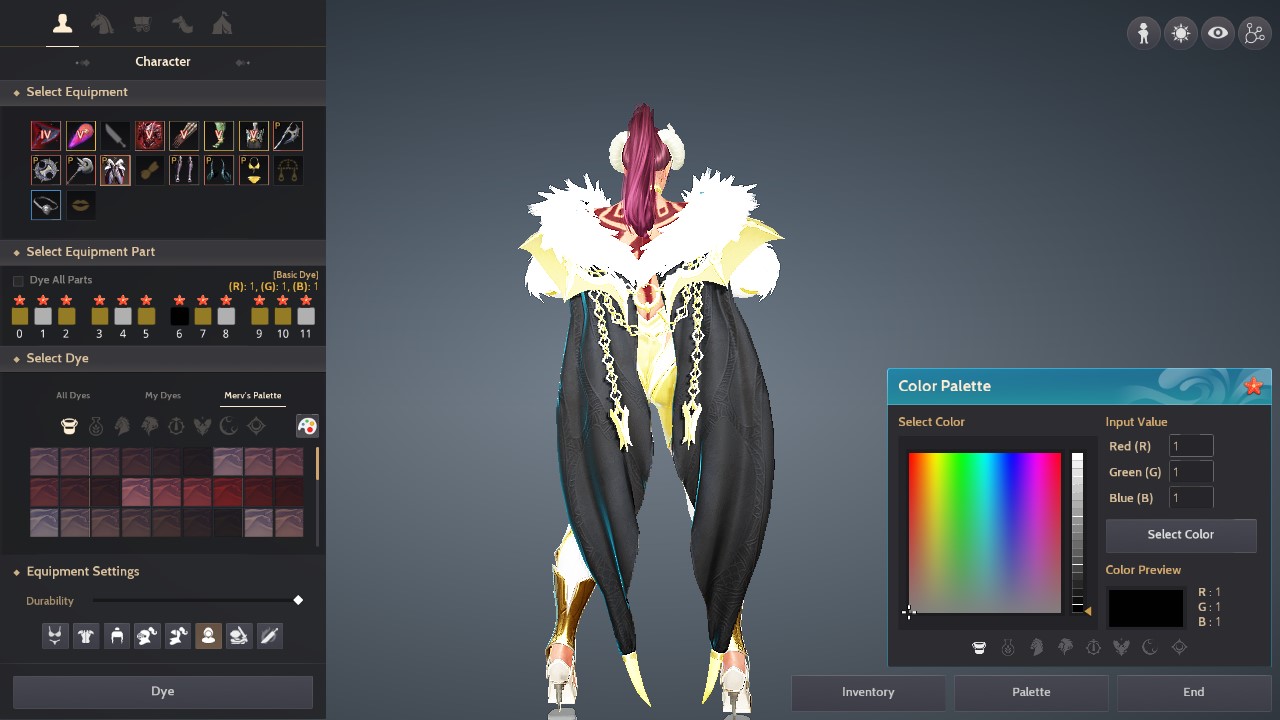Open the Wagon customization icon
The height and width of the screenshot is (720, 1280).
point(142,21)
